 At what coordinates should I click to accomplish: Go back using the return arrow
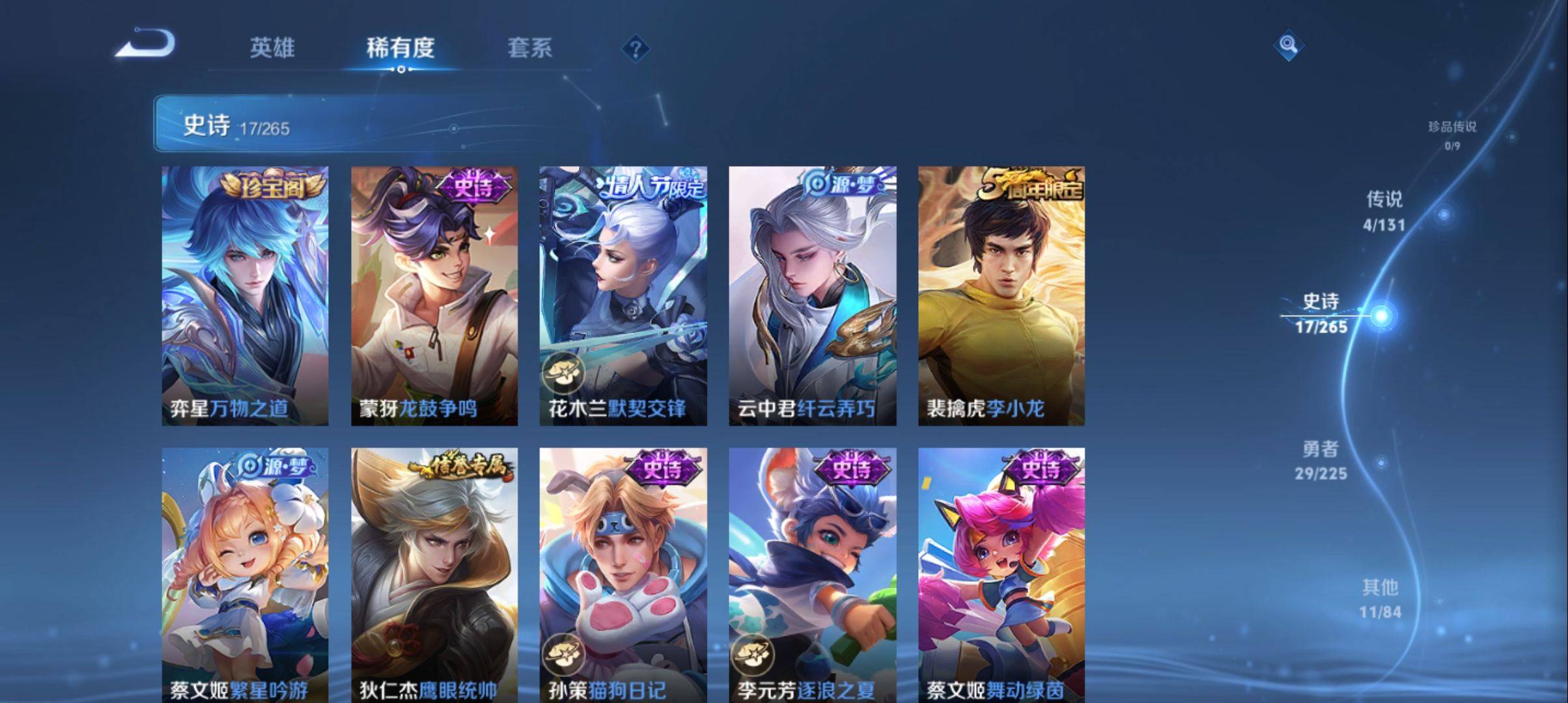pos(145,44)
